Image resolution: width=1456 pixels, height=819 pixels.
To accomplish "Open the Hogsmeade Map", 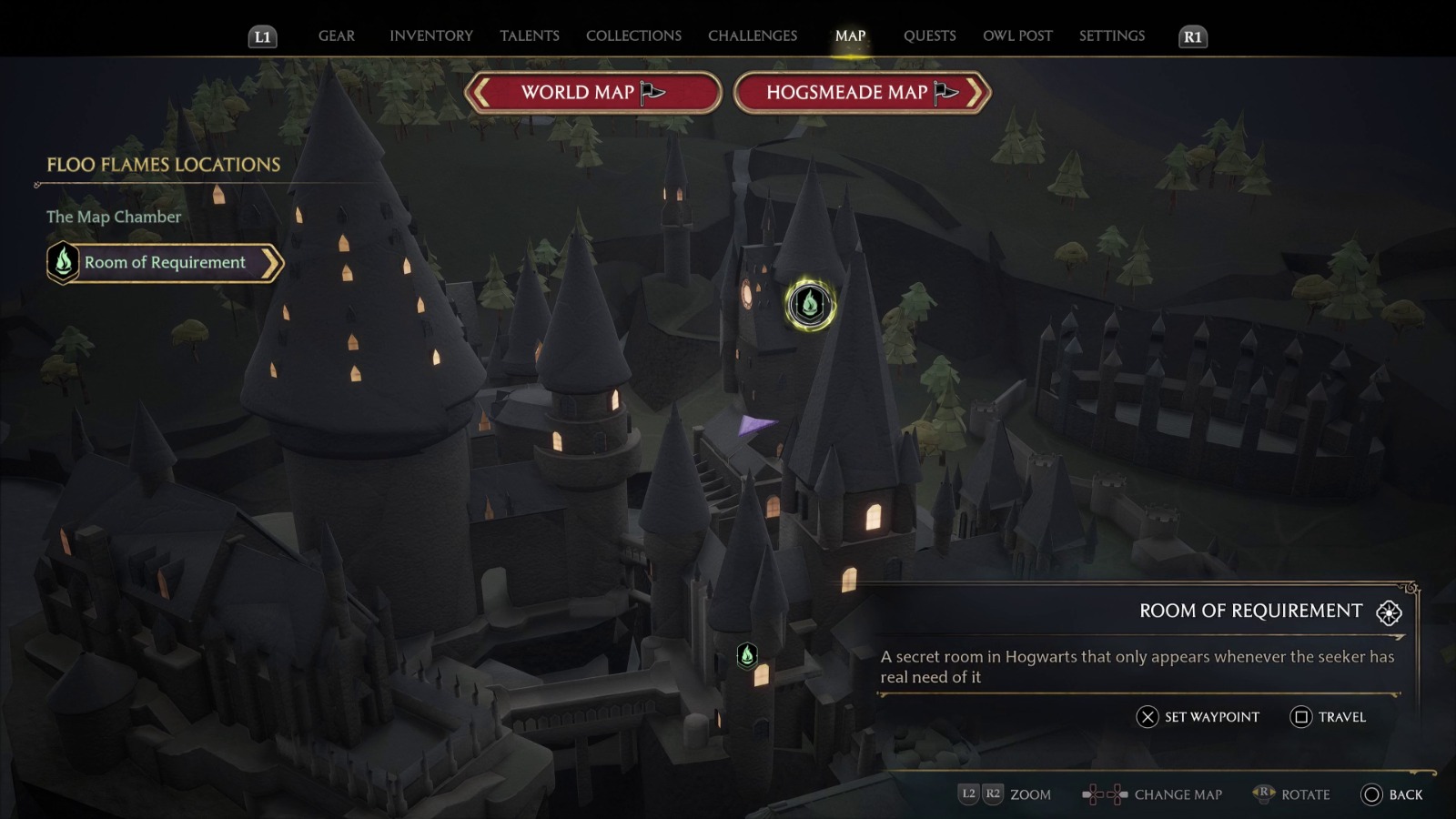I will [859, 92].
